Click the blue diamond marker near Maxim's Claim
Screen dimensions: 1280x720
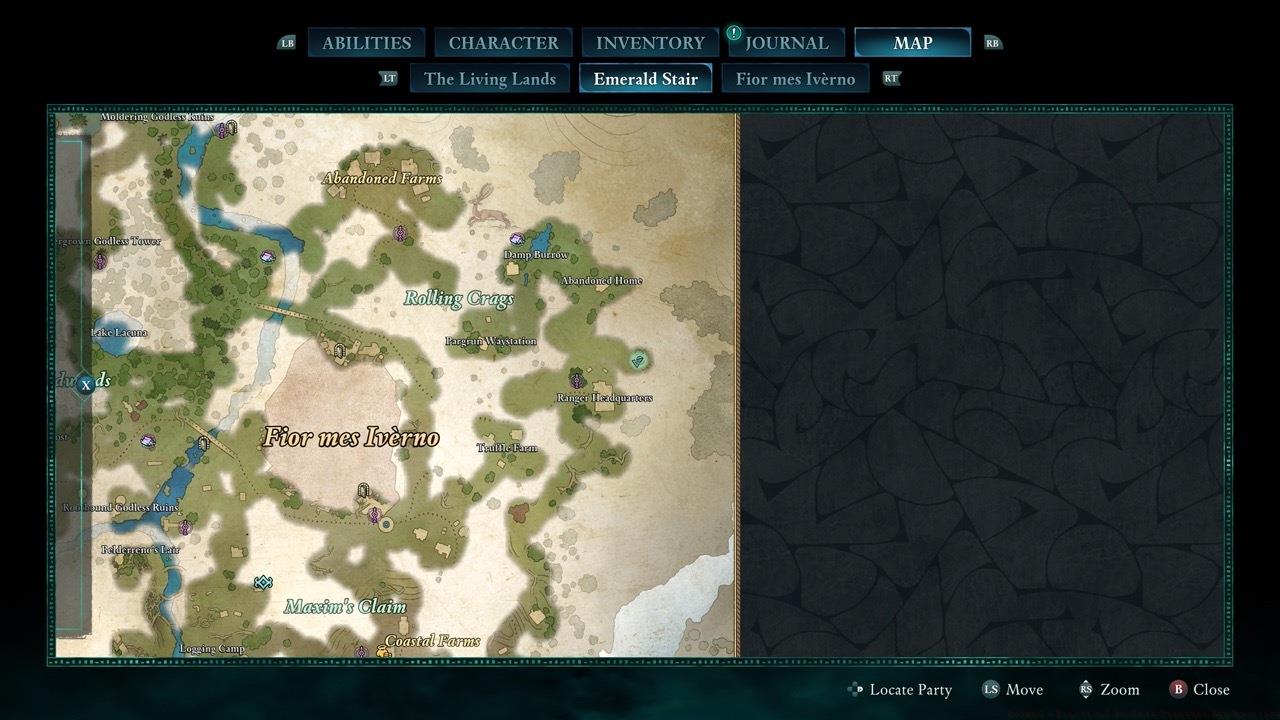click(262, 581)
